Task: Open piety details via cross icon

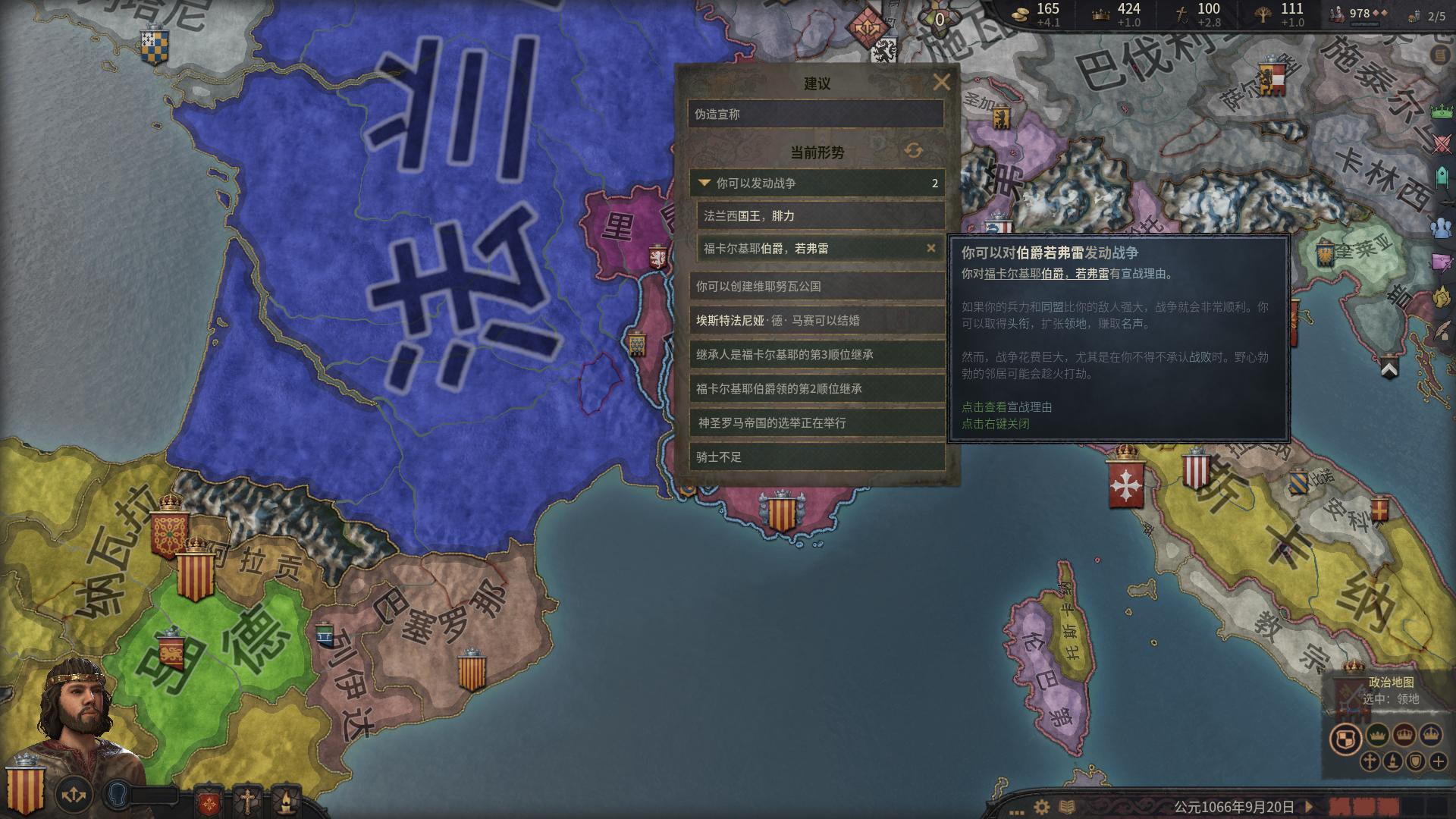Action: [x=1181, y=14]
